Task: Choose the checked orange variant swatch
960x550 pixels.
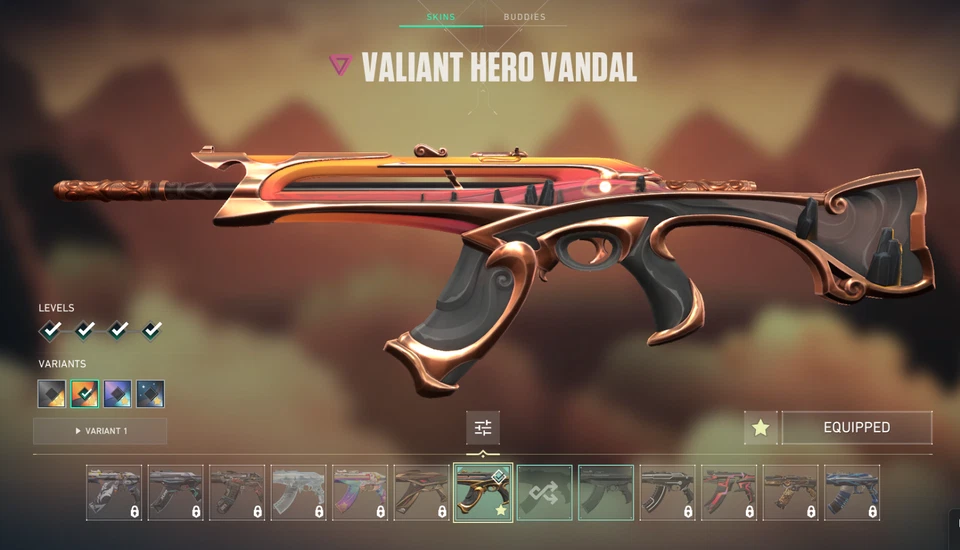Action: (x=85, y=393)
